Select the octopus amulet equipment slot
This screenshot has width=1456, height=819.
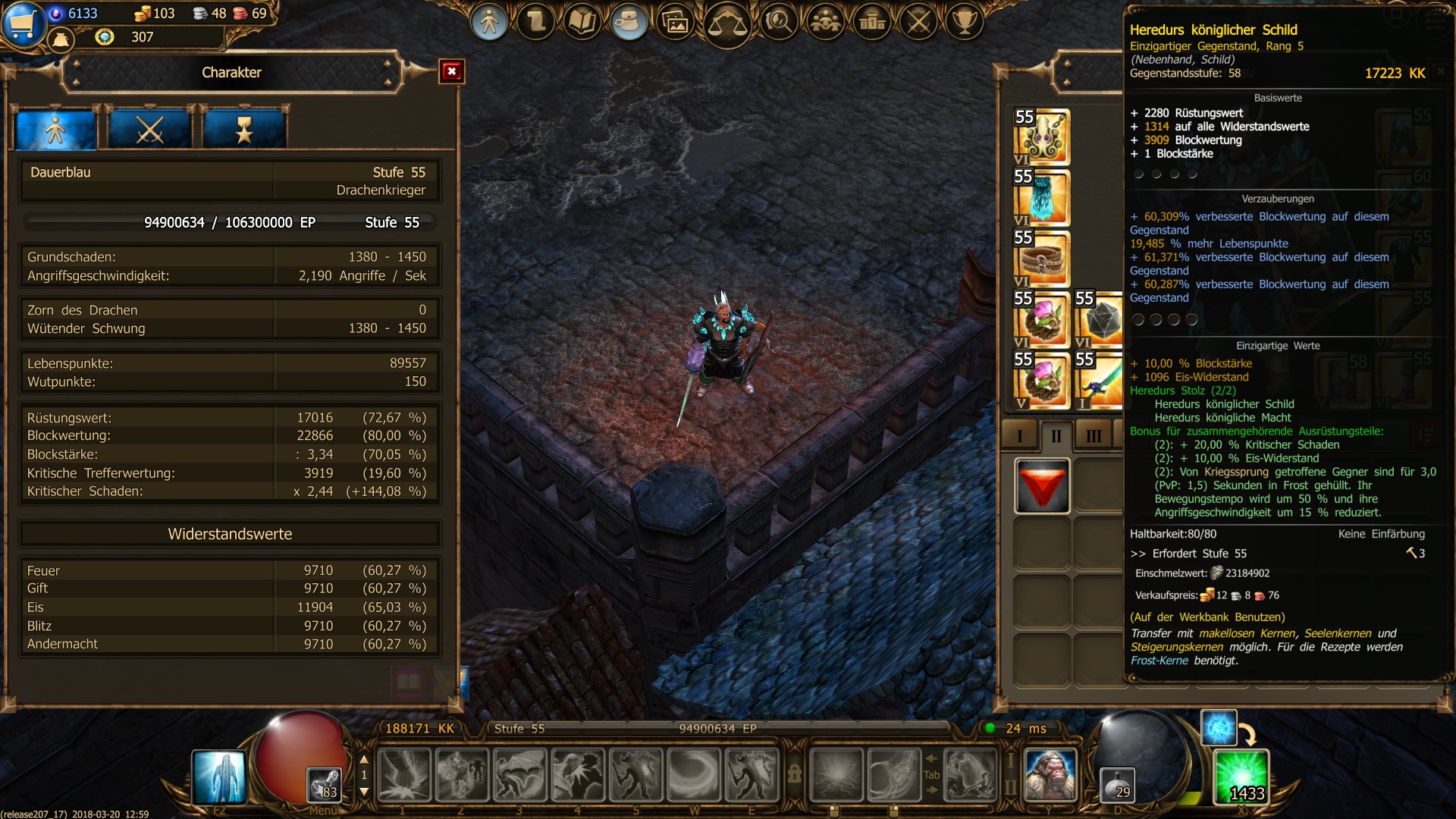click(1042, 137)
